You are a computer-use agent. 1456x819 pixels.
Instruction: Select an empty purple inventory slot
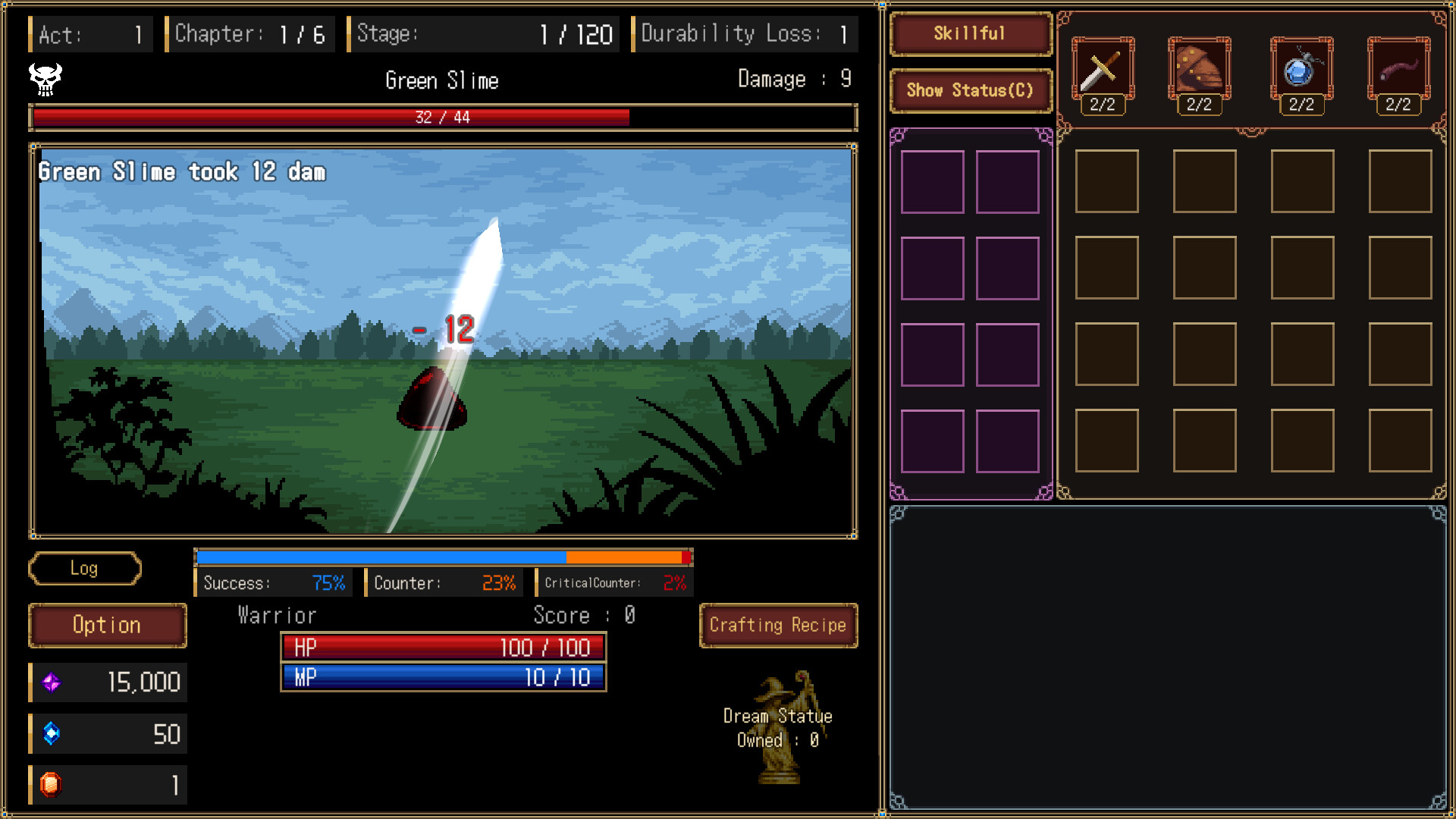click(x=933, y=180)
